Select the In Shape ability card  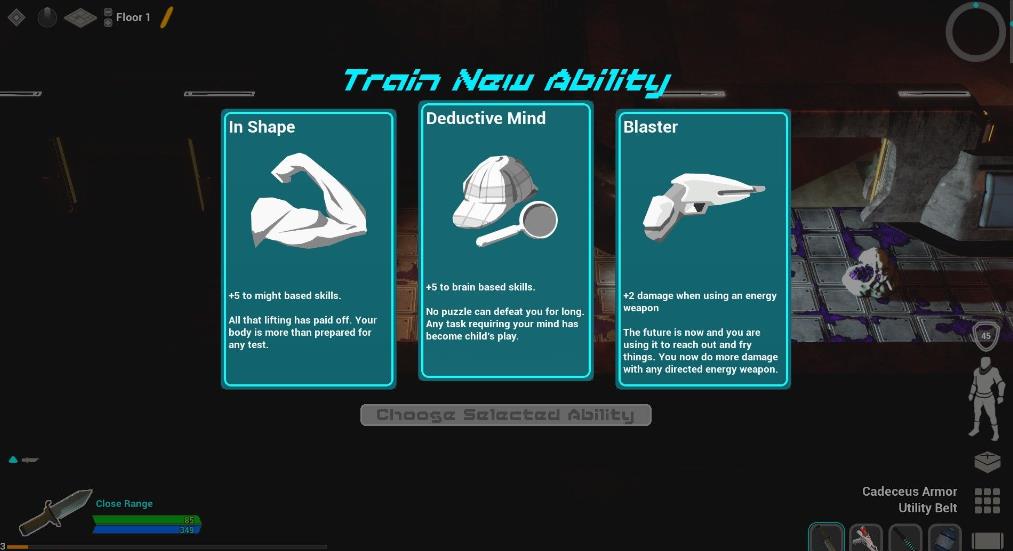[308, 248]
